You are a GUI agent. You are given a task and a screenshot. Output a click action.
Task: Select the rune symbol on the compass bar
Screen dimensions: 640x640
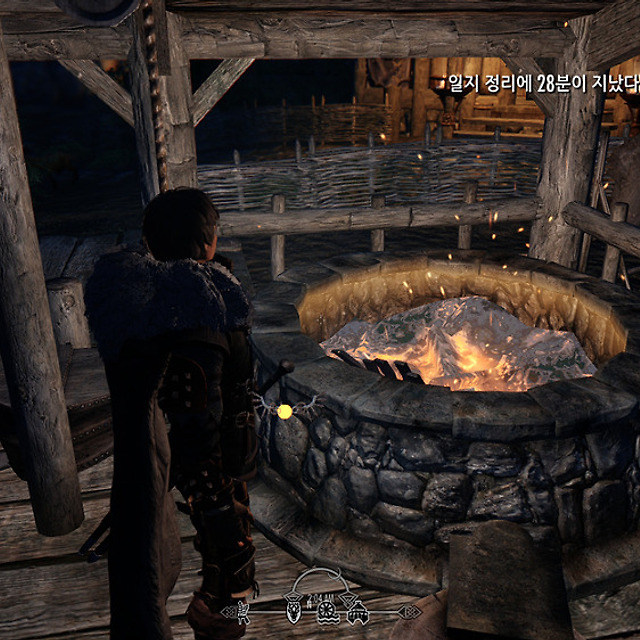point(243,611)
